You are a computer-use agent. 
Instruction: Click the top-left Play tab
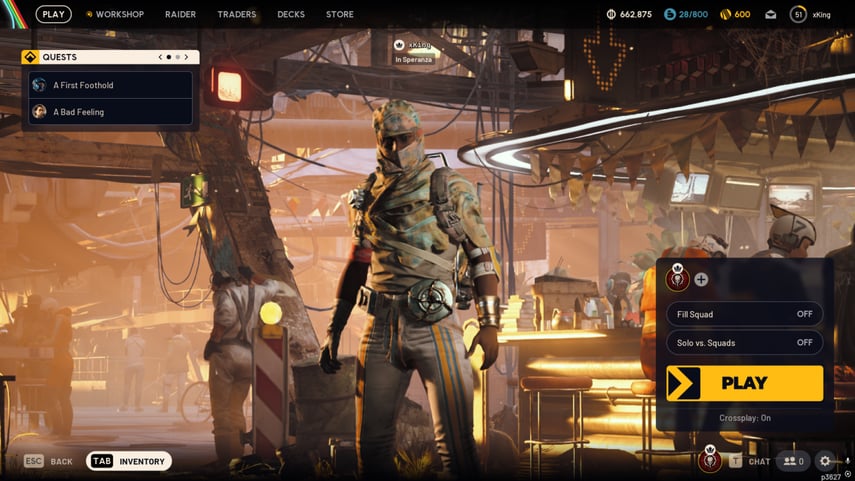click(54, 14)
